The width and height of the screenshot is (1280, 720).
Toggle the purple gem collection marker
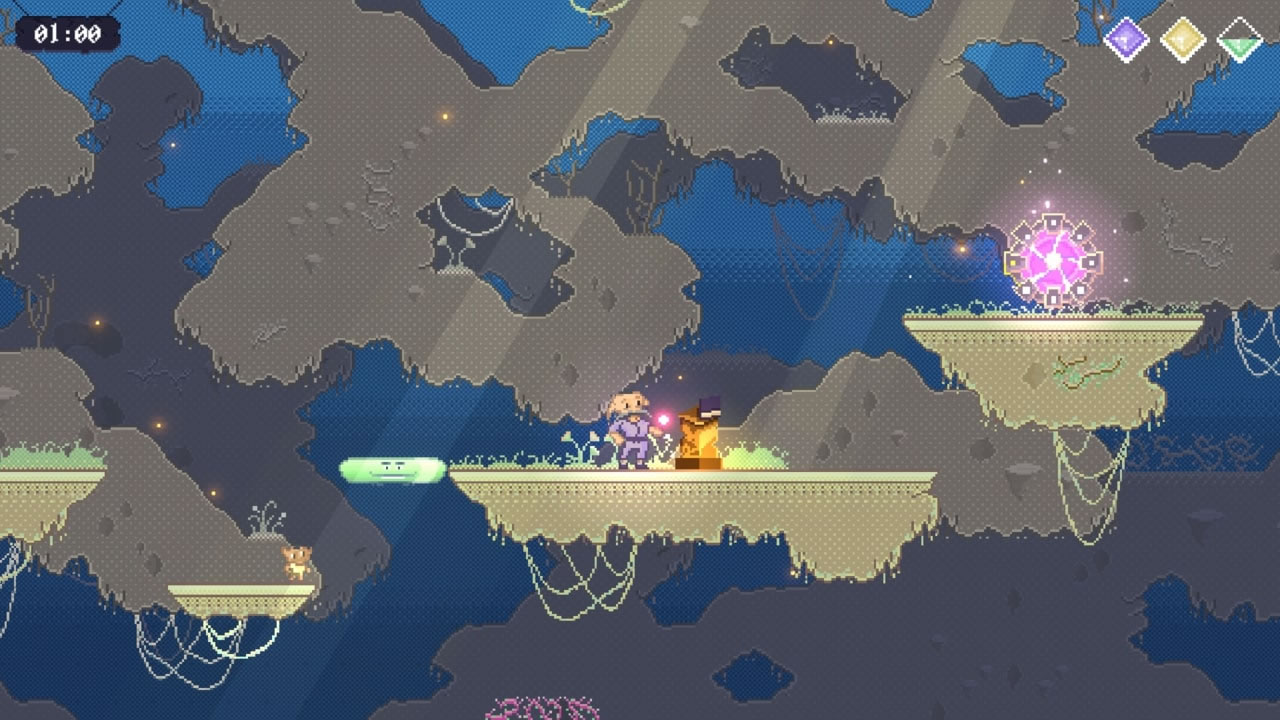[1127, 38]
